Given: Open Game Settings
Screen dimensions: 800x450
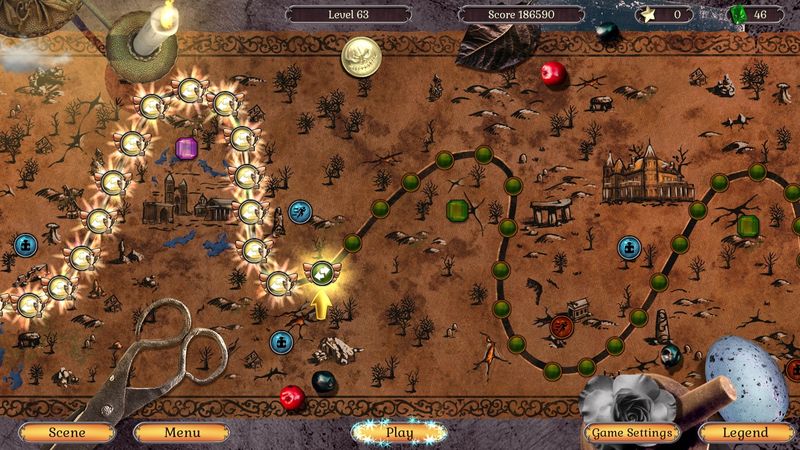Looking at the screenshot, I should pos(630,433).
